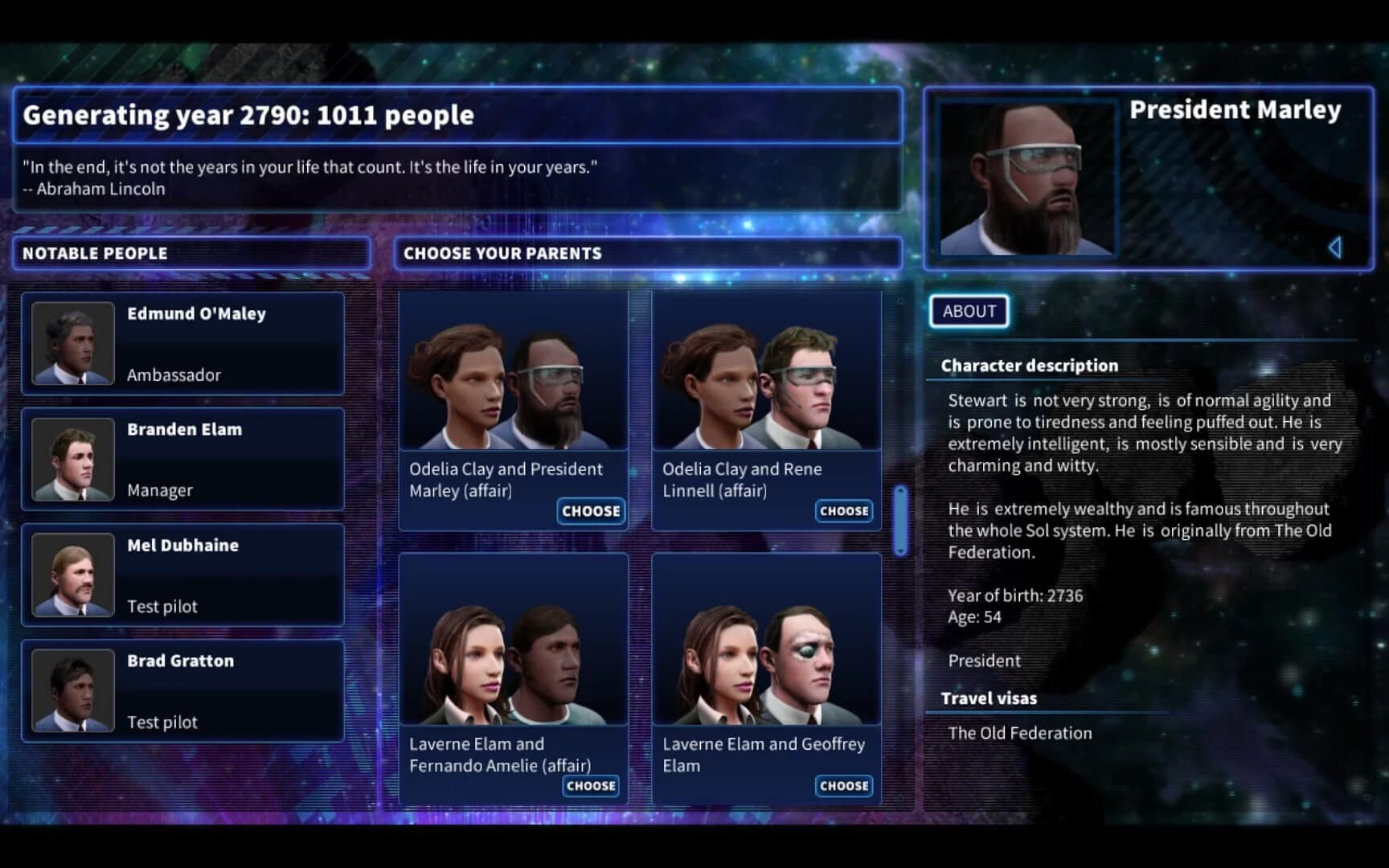Image resolution: width=1389 pixels, height=868 pixels.
Task: Click The Old Federation travel visa entry
Action: 1019,732
